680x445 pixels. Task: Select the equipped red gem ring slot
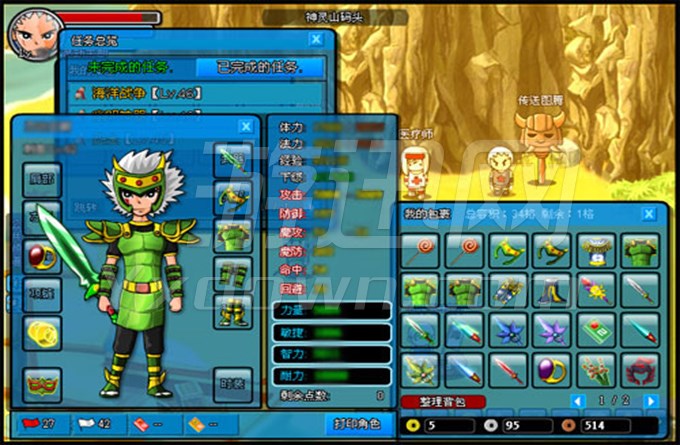tap(42, 254)
